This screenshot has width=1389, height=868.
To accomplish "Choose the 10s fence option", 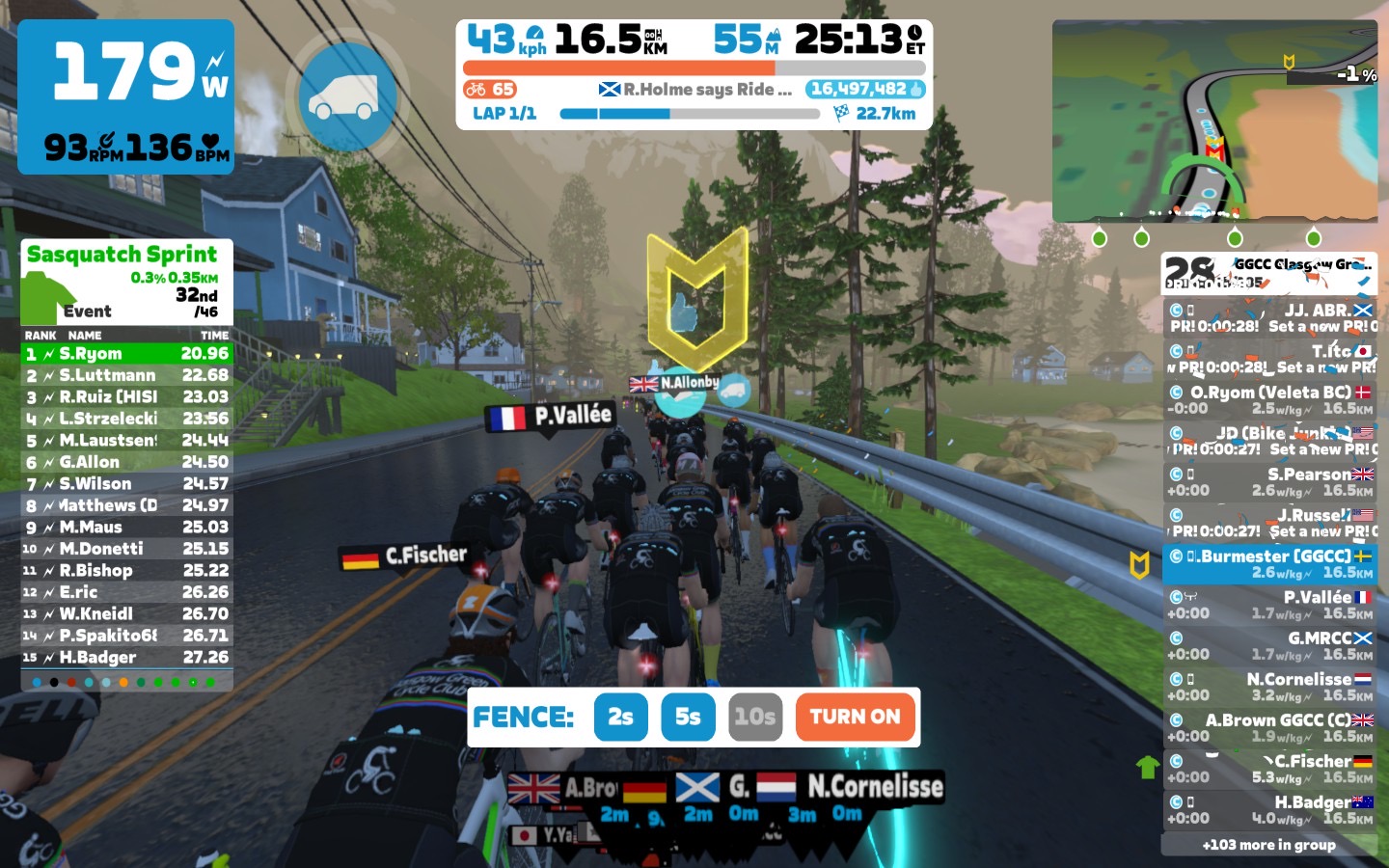I will pos(754,717).
